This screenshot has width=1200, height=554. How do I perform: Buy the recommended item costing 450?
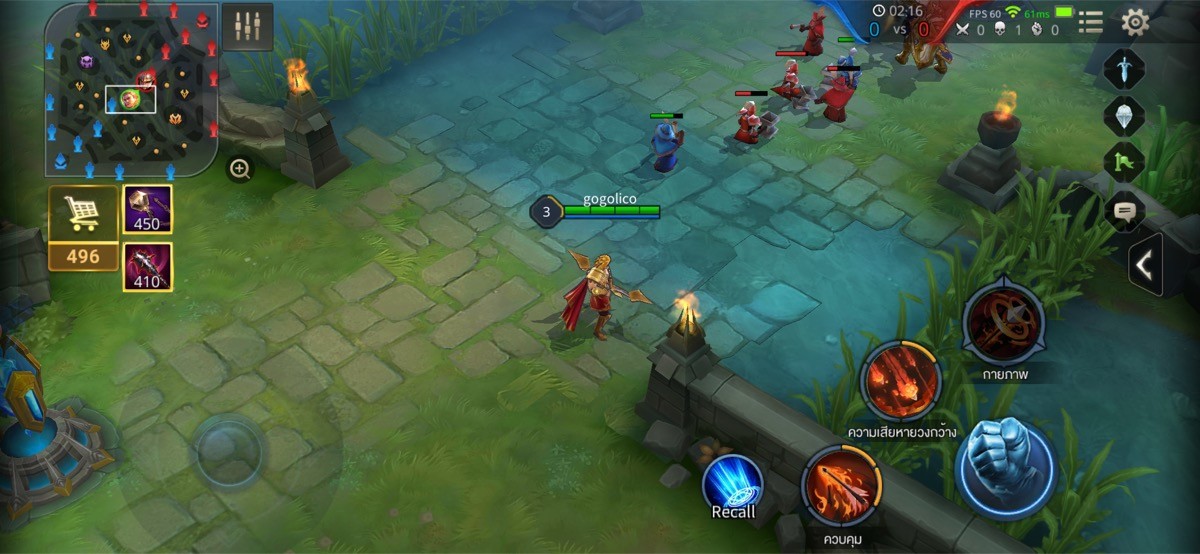click(147, 209)
